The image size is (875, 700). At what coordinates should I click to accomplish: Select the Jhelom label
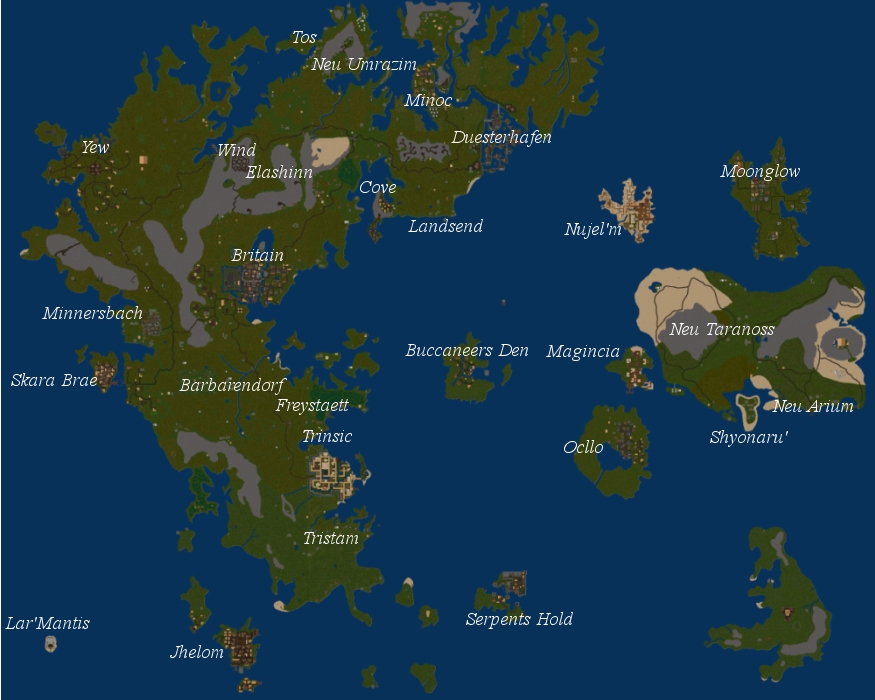[x=197, y=653]
